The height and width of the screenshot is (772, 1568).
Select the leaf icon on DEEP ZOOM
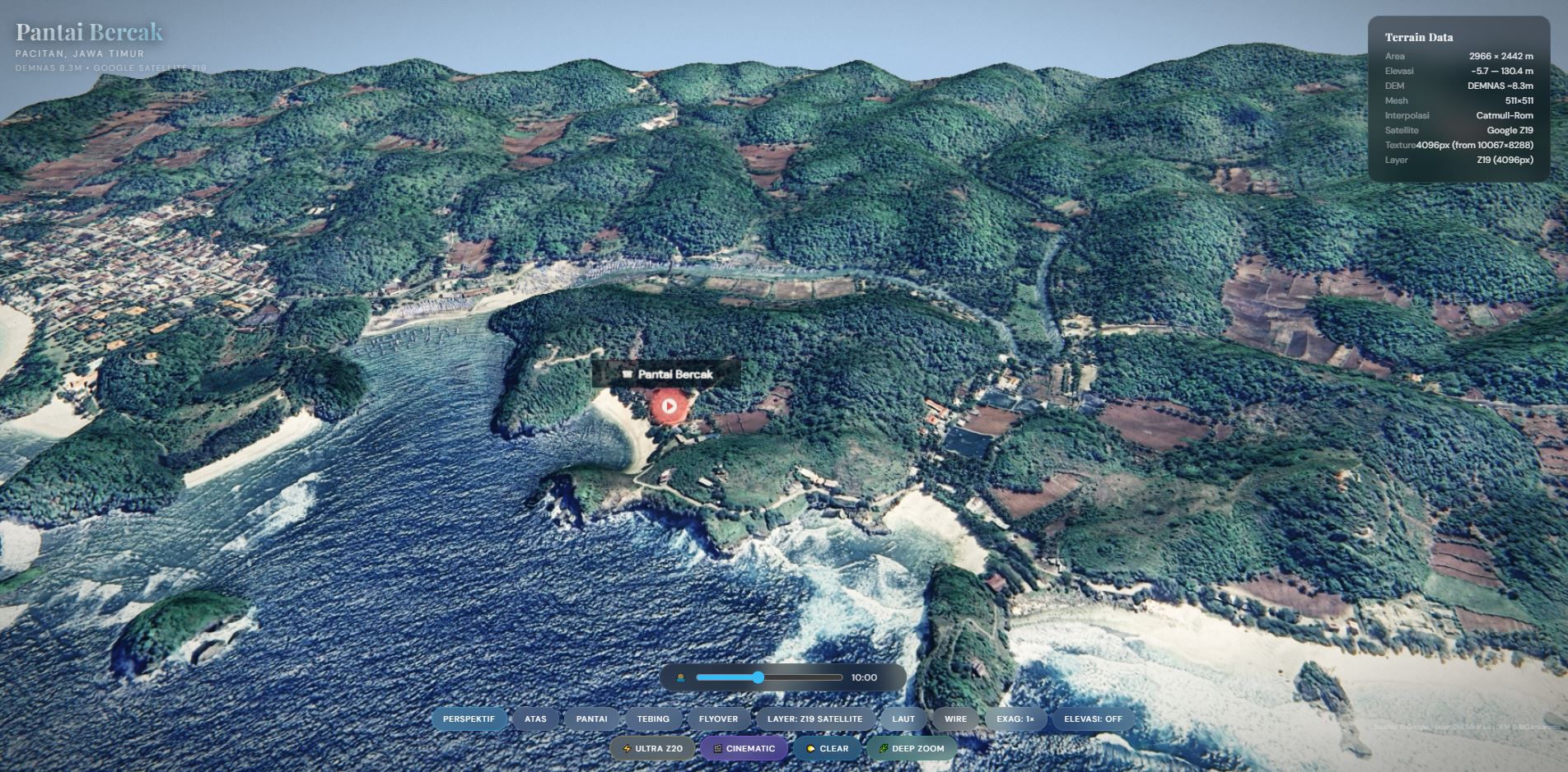883,748
